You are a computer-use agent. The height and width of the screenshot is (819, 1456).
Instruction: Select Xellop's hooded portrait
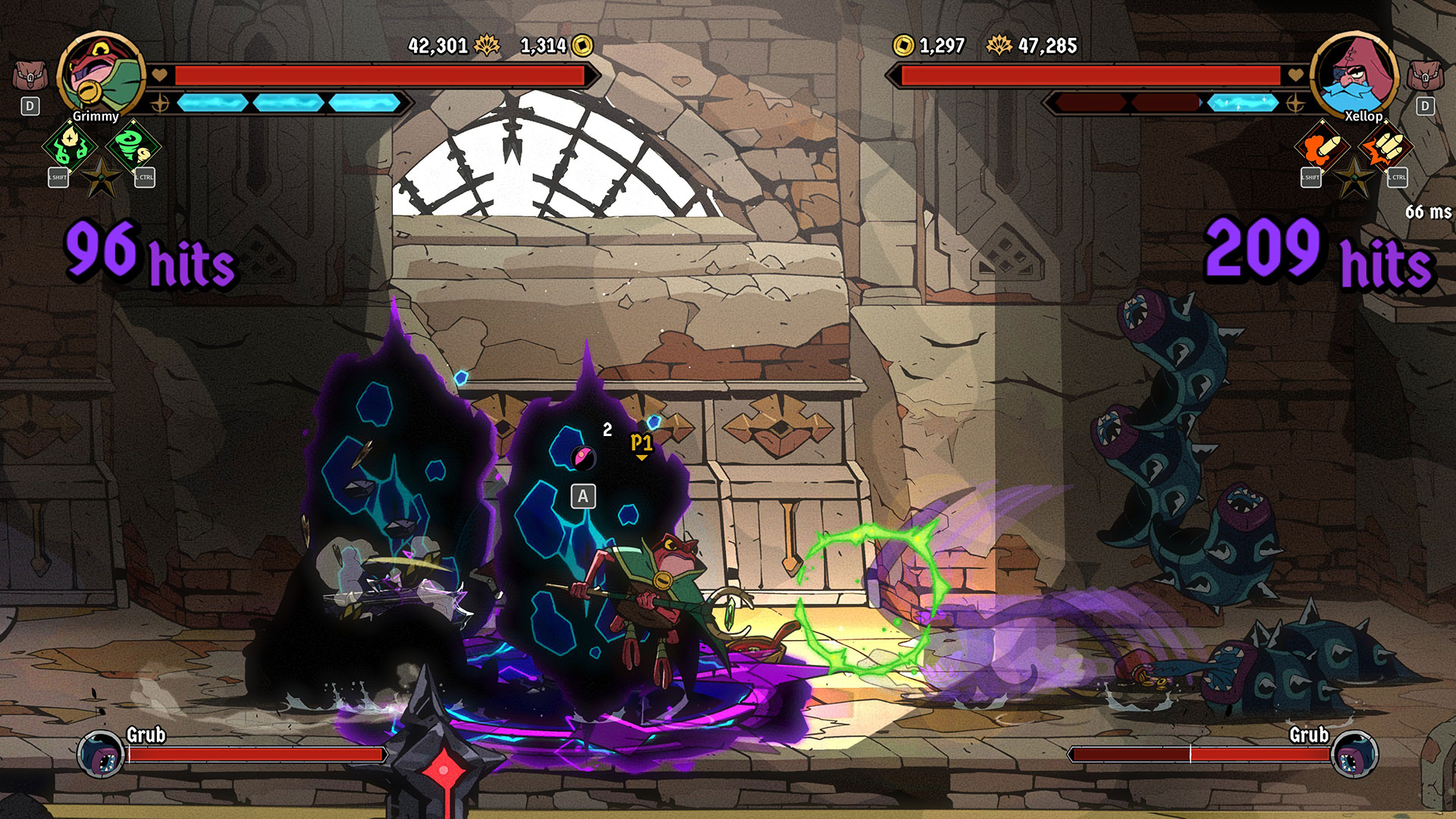click(1354, 75)
